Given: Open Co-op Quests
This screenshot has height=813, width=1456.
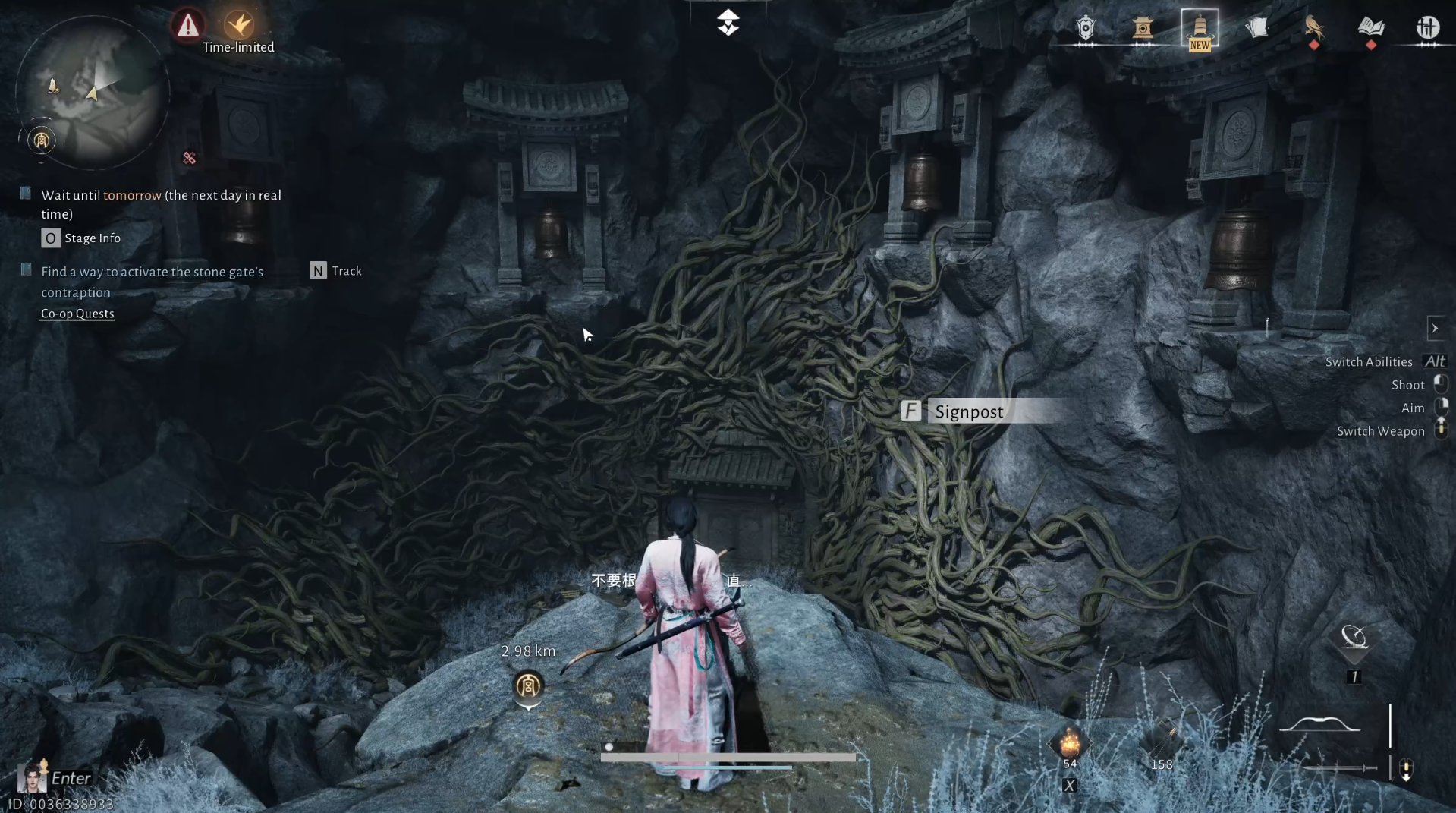Looking at the screenshot, I should pos(77,314).
